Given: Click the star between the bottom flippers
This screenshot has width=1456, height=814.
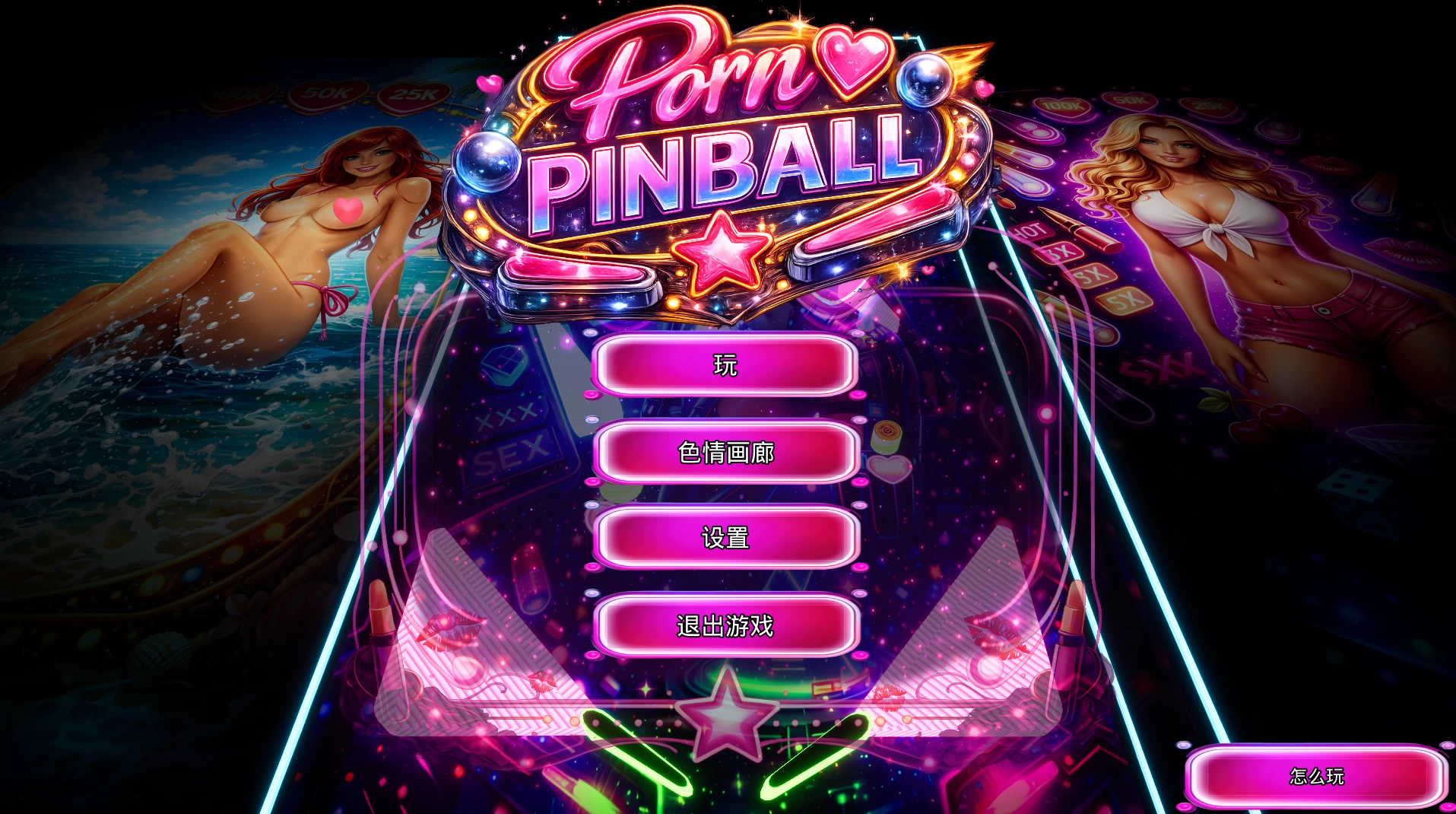Looking at the screenshot, I should 725,714.
